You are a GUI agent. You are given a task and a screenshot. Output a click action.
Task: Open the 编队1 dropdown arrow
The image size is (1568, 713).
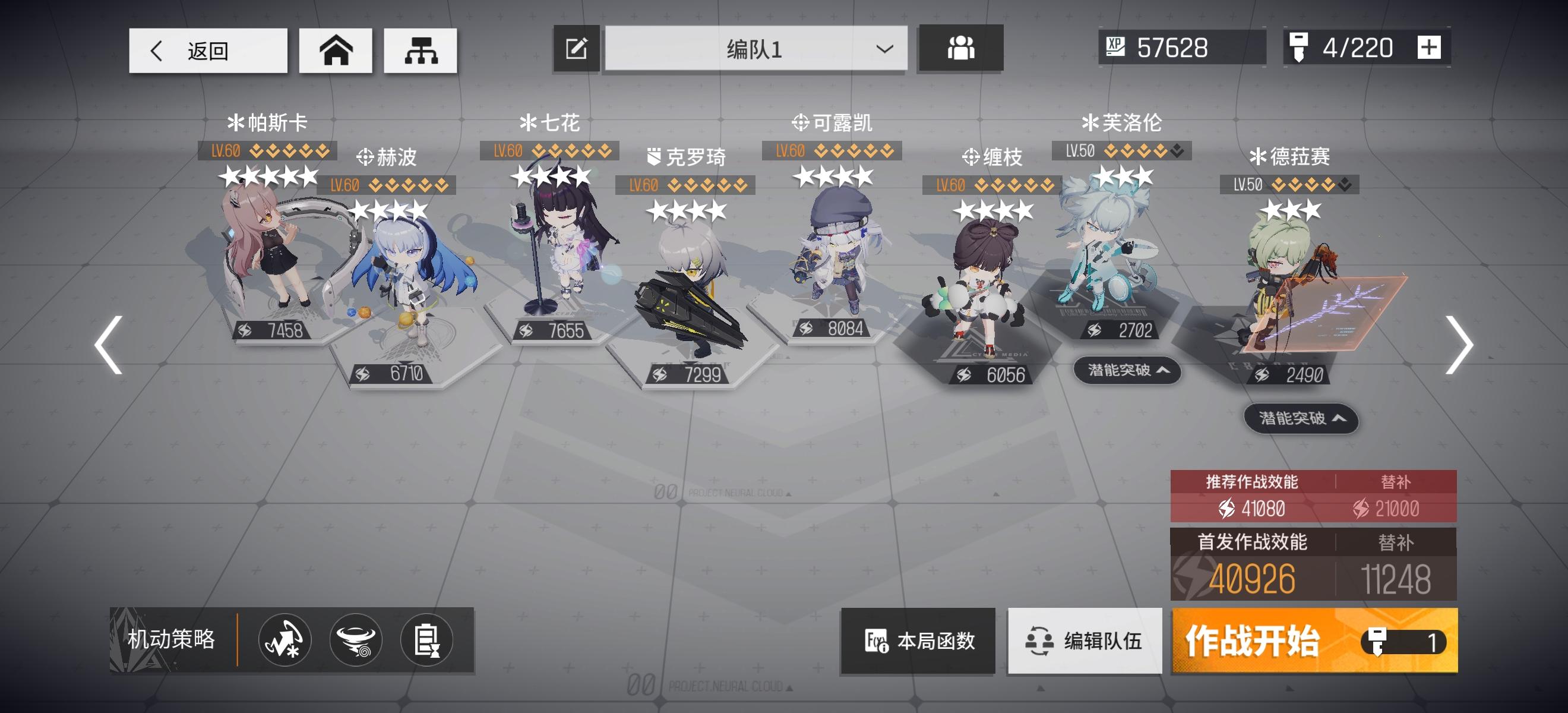884,49
